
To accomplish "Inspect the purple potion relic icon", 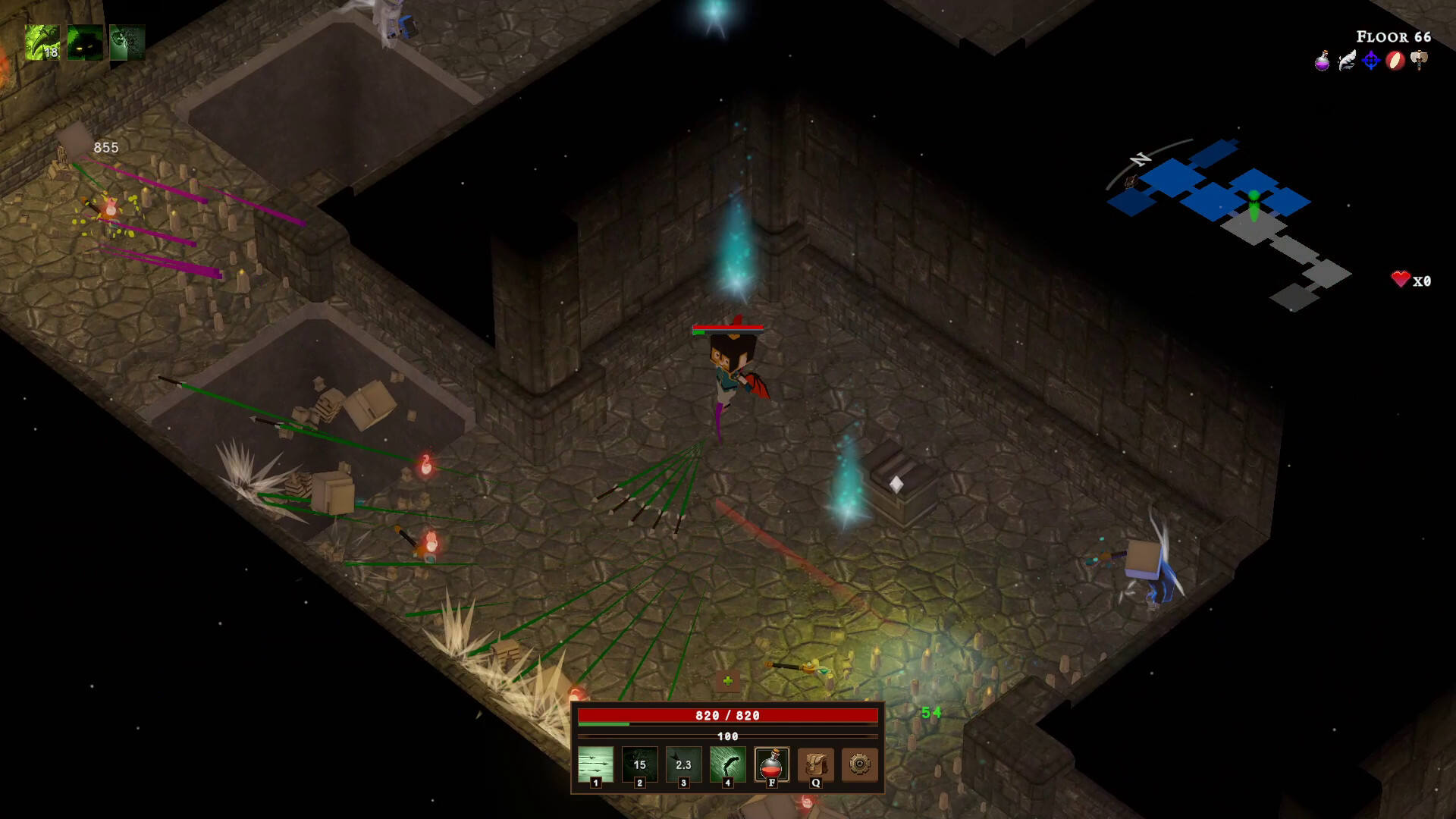I will [1323, 61].
